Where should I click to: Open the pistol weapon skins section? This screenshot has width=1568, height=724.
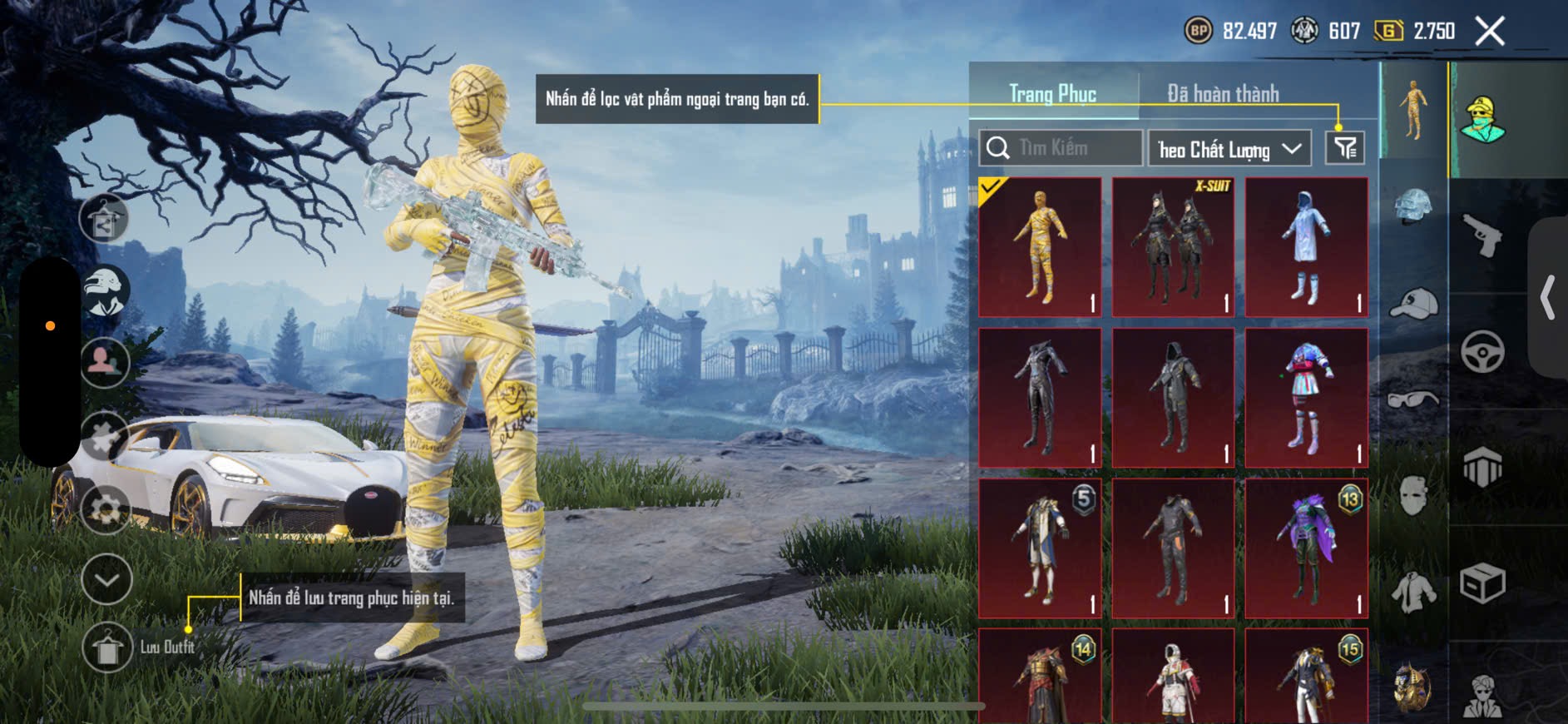point(1482,236)
